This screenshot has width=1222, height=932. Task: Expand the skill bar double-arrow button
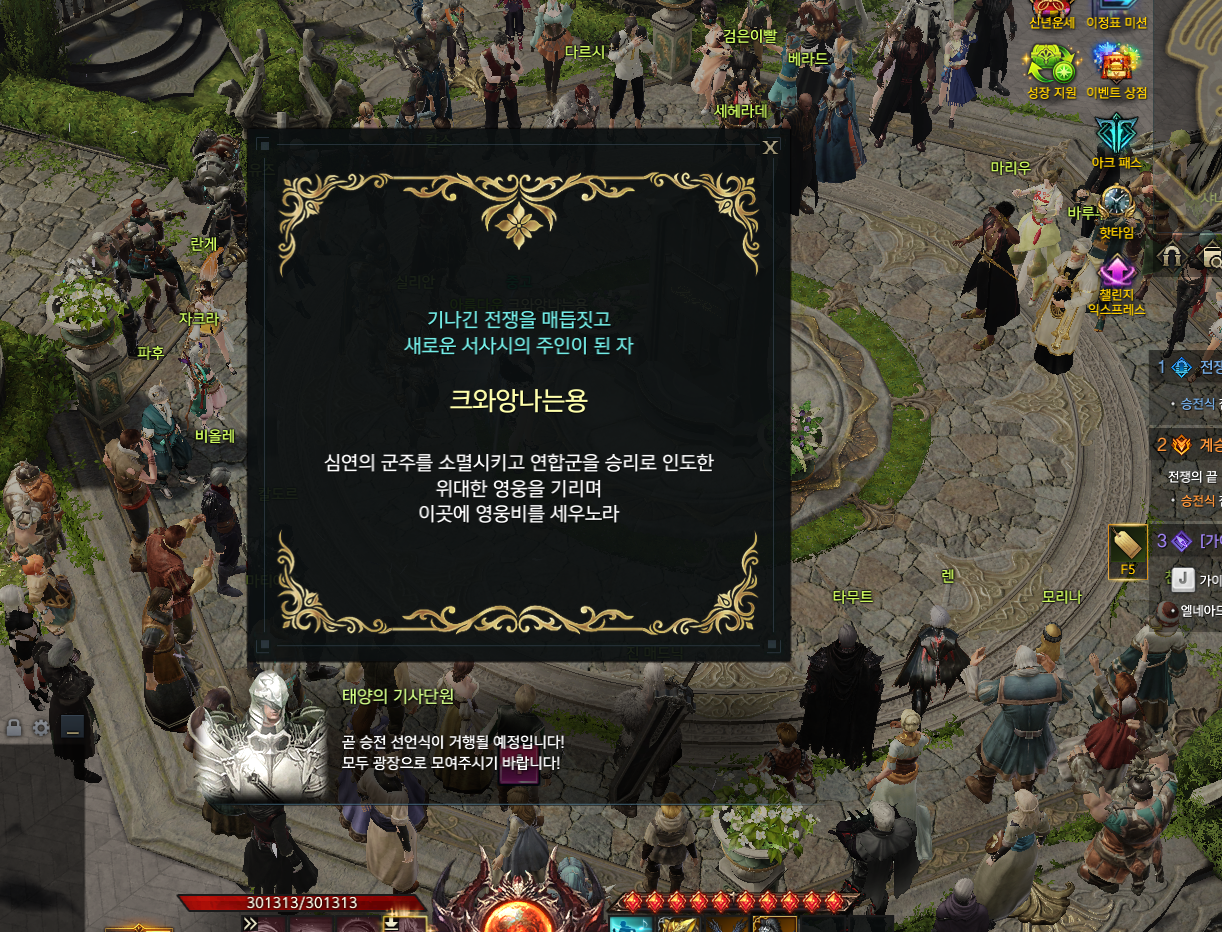click(249, 923)
